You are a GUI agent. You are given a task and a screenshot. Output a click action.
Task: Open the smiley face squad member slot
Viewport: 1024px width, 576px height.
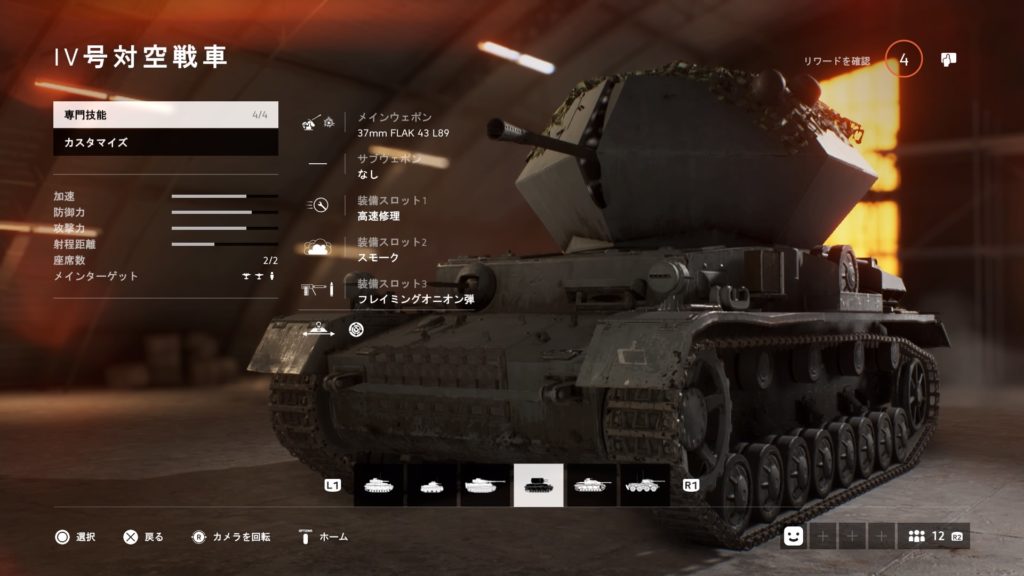[794, 536]
